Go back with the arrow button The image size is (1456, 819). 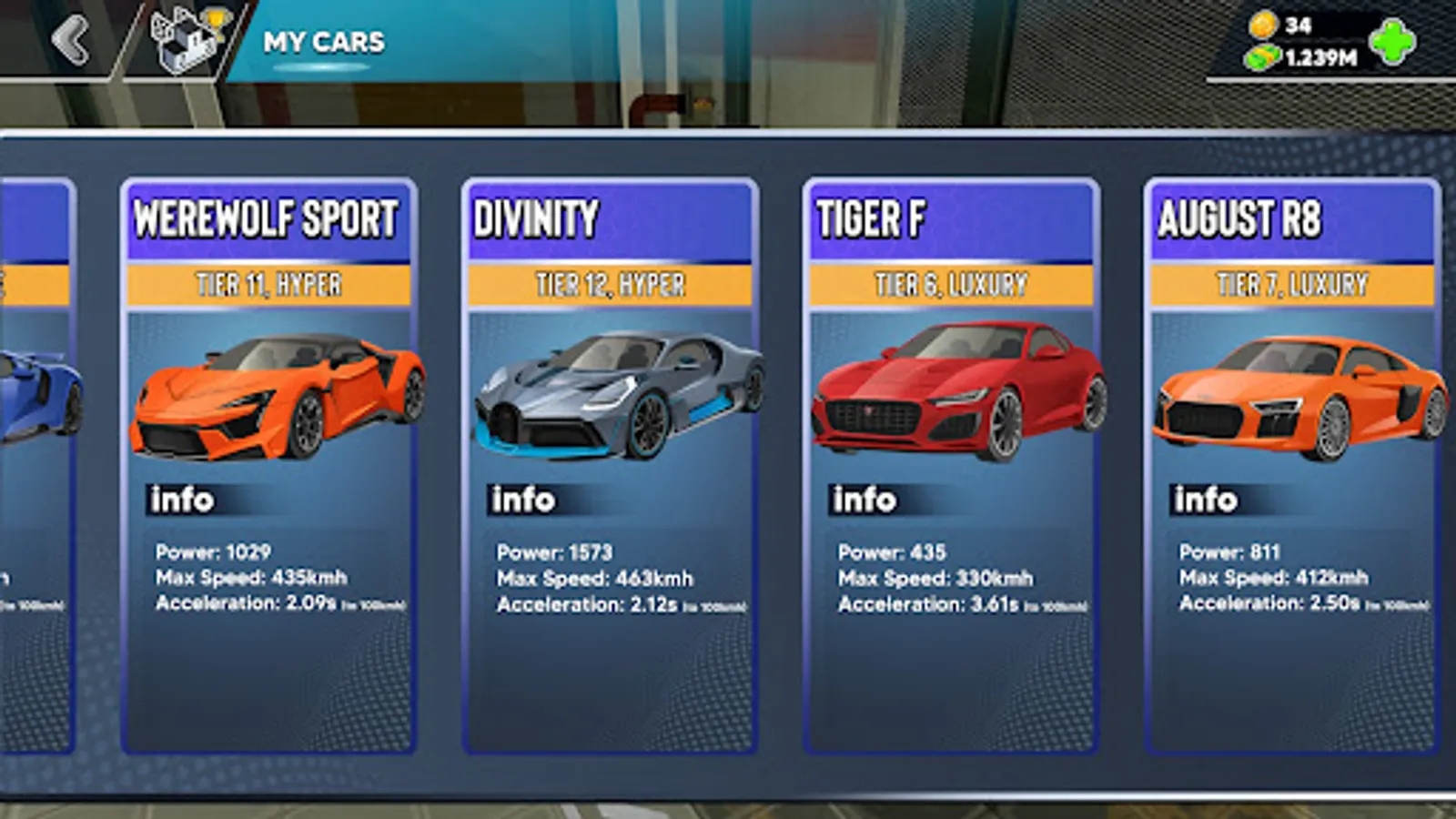[x=70, y=41]
